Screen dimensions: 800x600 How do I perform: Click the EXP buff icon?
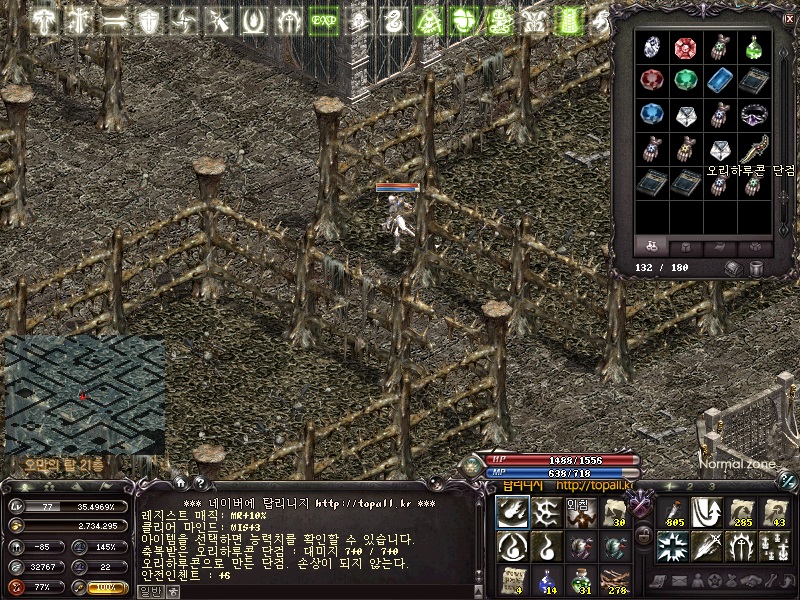pos(322,20)
